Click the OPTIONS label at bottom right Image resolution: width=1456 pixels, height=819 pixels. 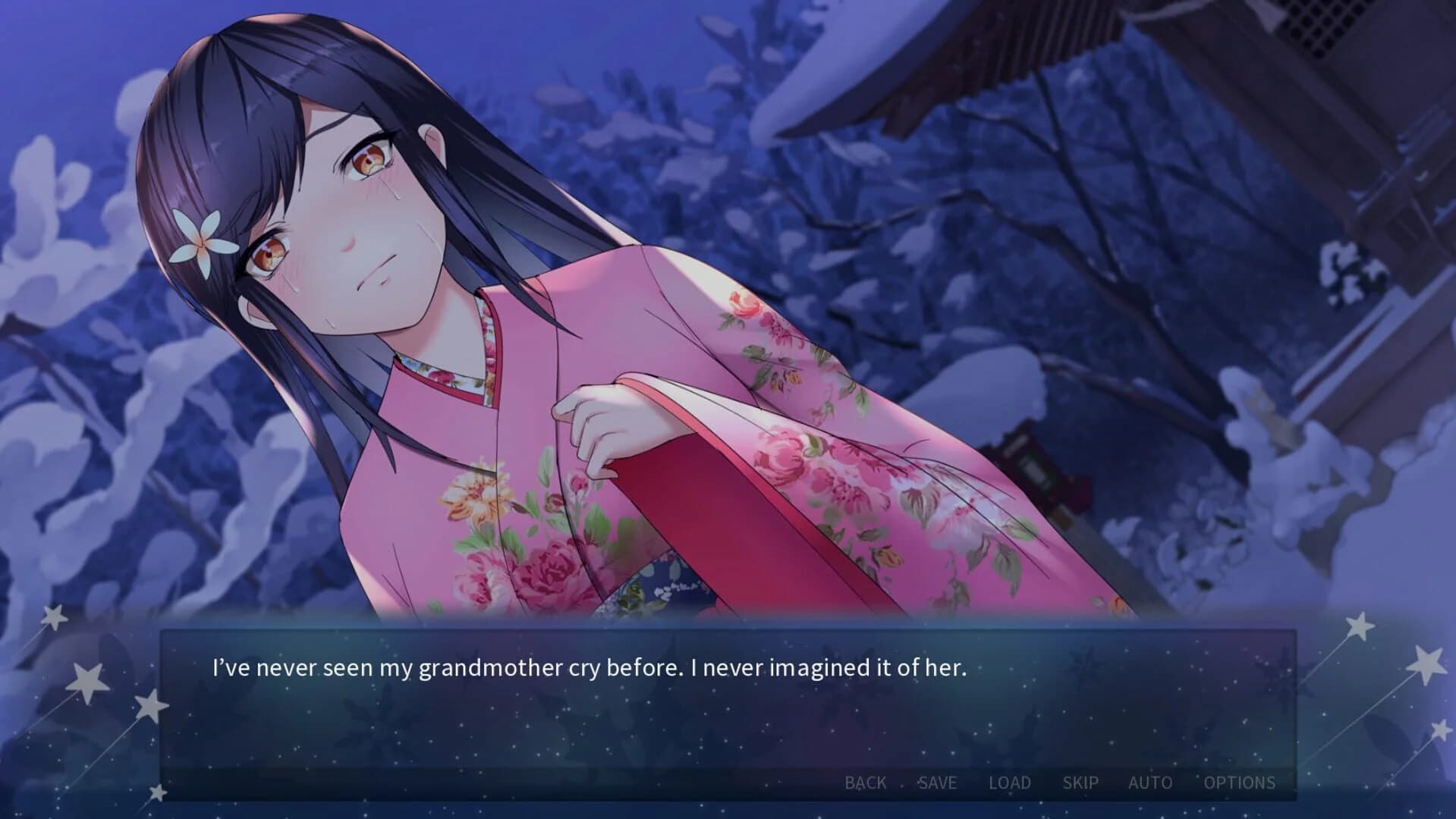[x=1239, y=782]
